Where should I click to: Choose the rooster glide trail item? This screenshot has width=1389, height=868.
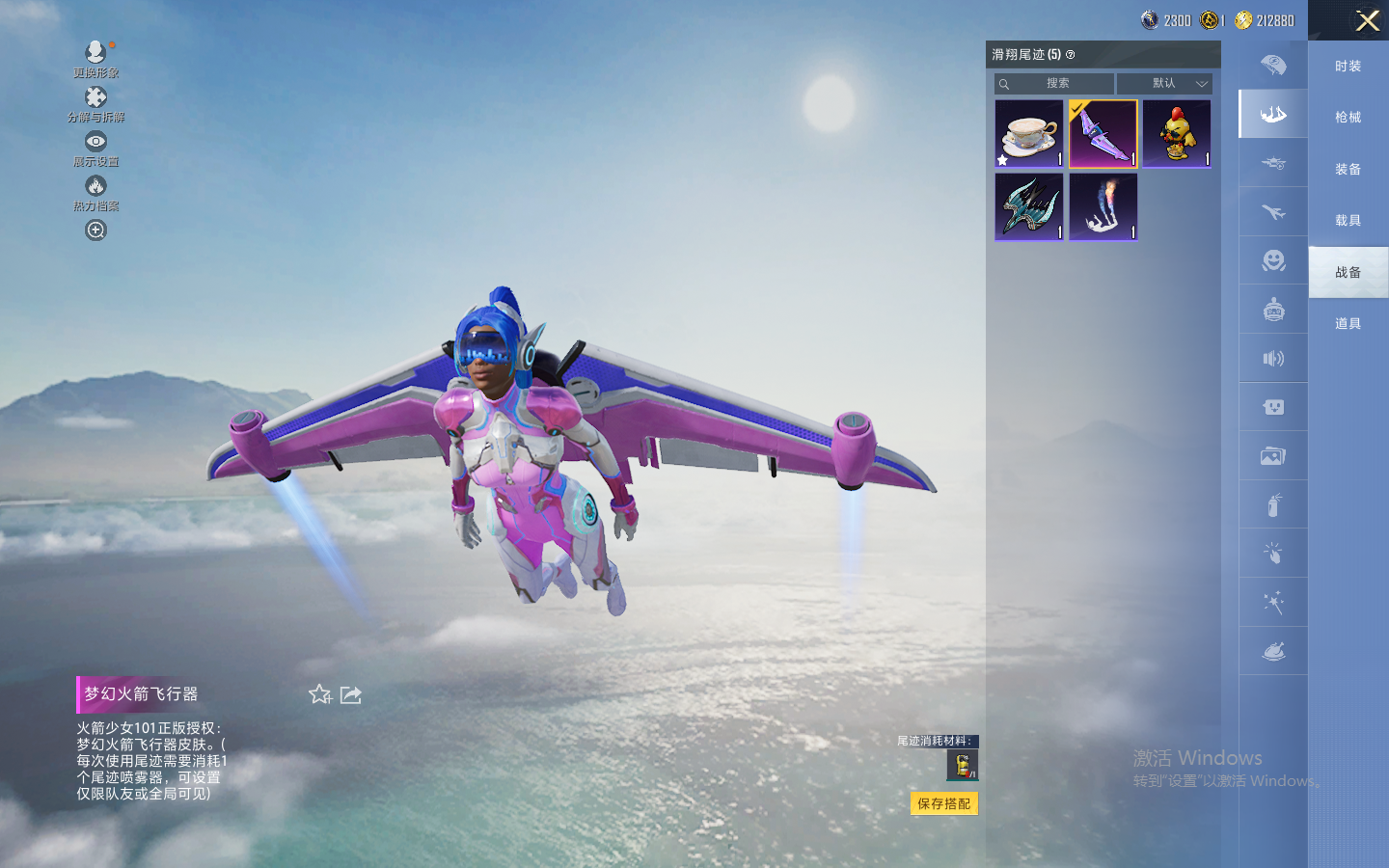click(x=1177, y=134)
